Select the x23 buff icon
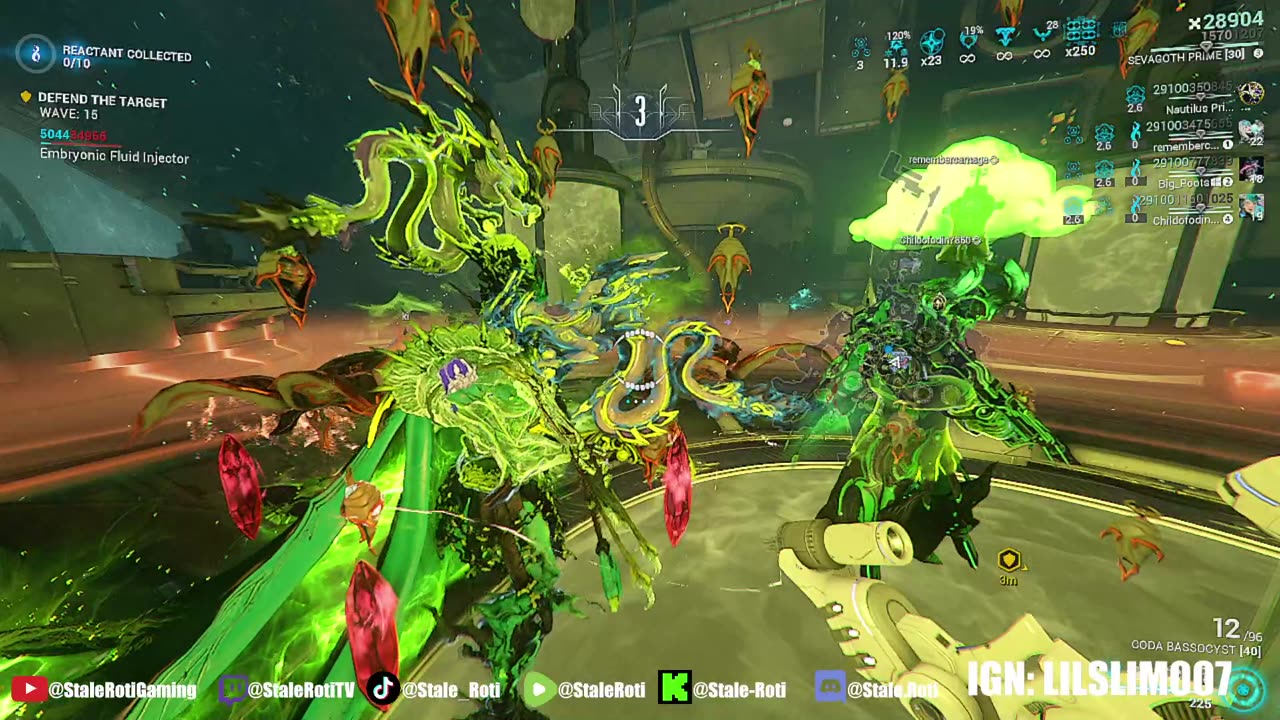This screenshot has width=1280, height=720. (932, 42)
